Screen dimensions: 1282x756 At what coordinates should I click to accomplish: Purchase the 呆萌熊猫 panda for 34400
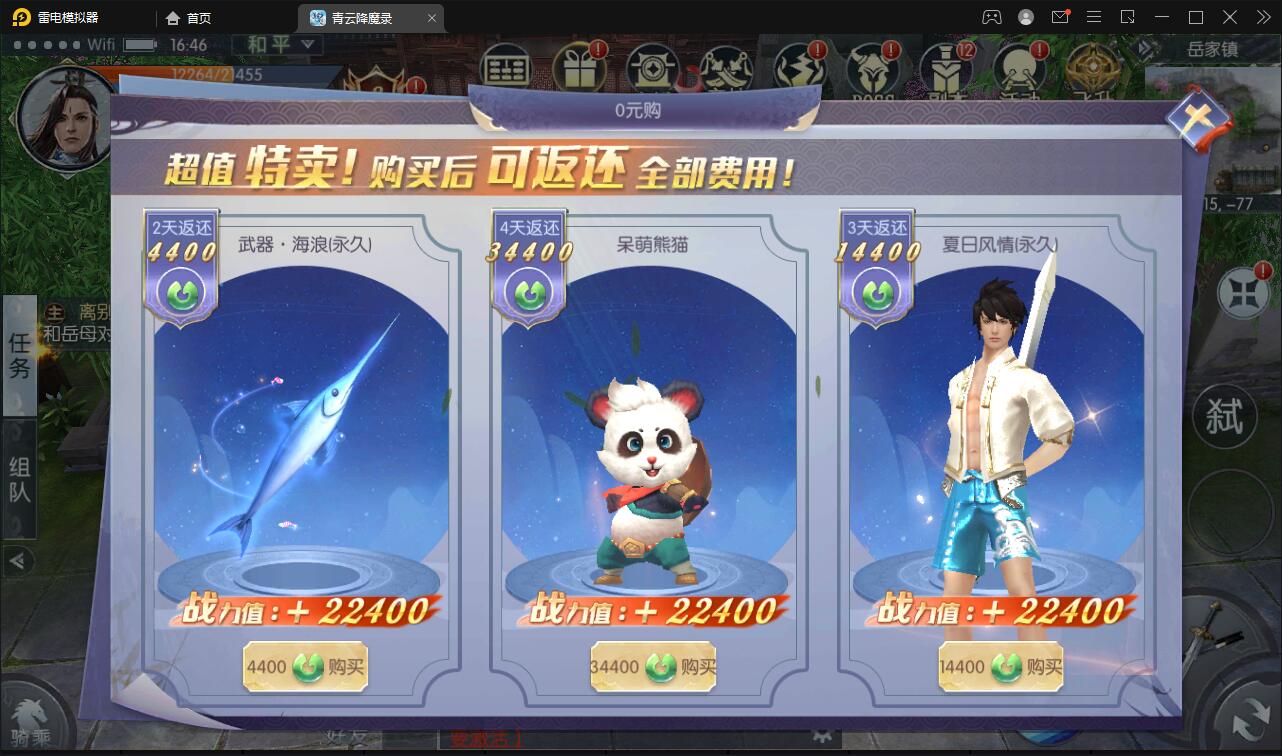[x=652, y=666]
